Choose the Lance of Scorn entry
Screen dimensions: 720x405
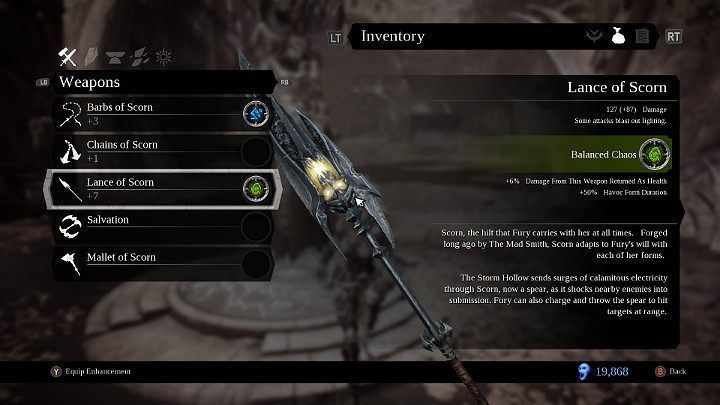pos(140,187)
